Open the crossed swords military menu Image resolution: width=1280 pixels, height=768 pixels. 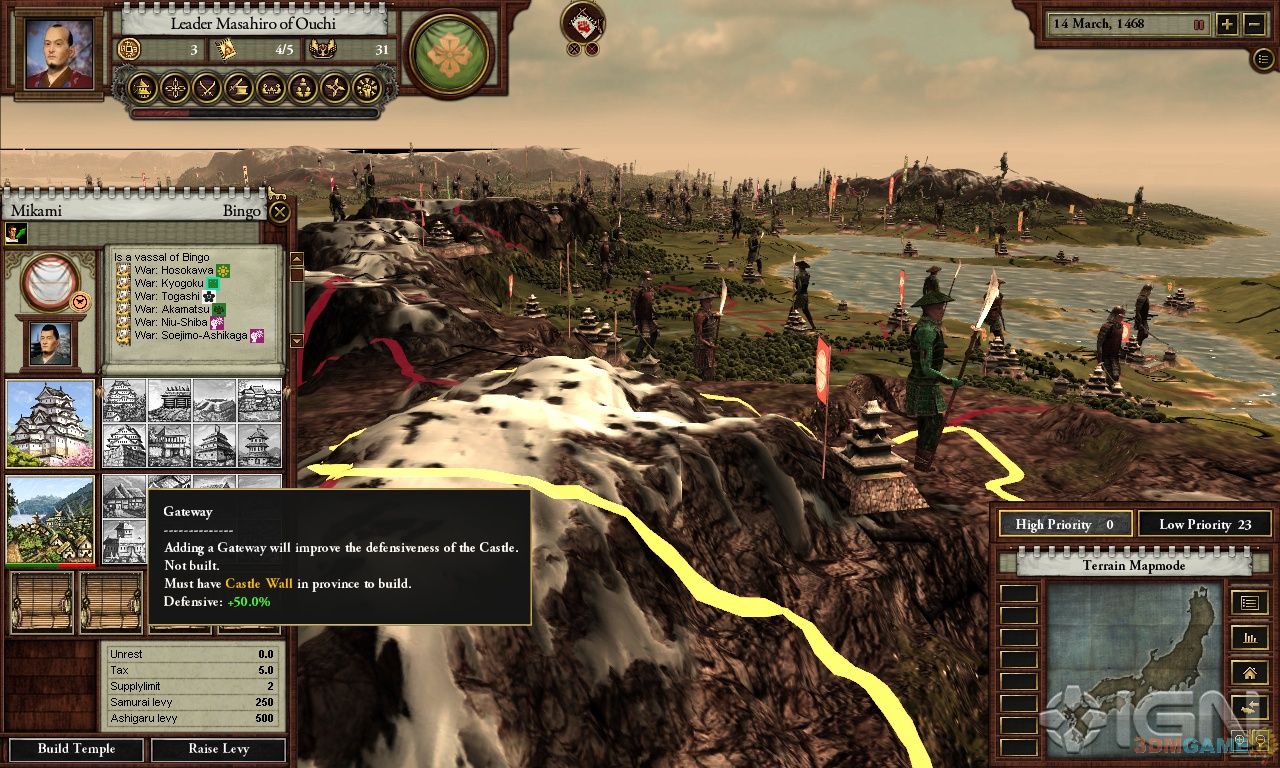pos(207,88)
